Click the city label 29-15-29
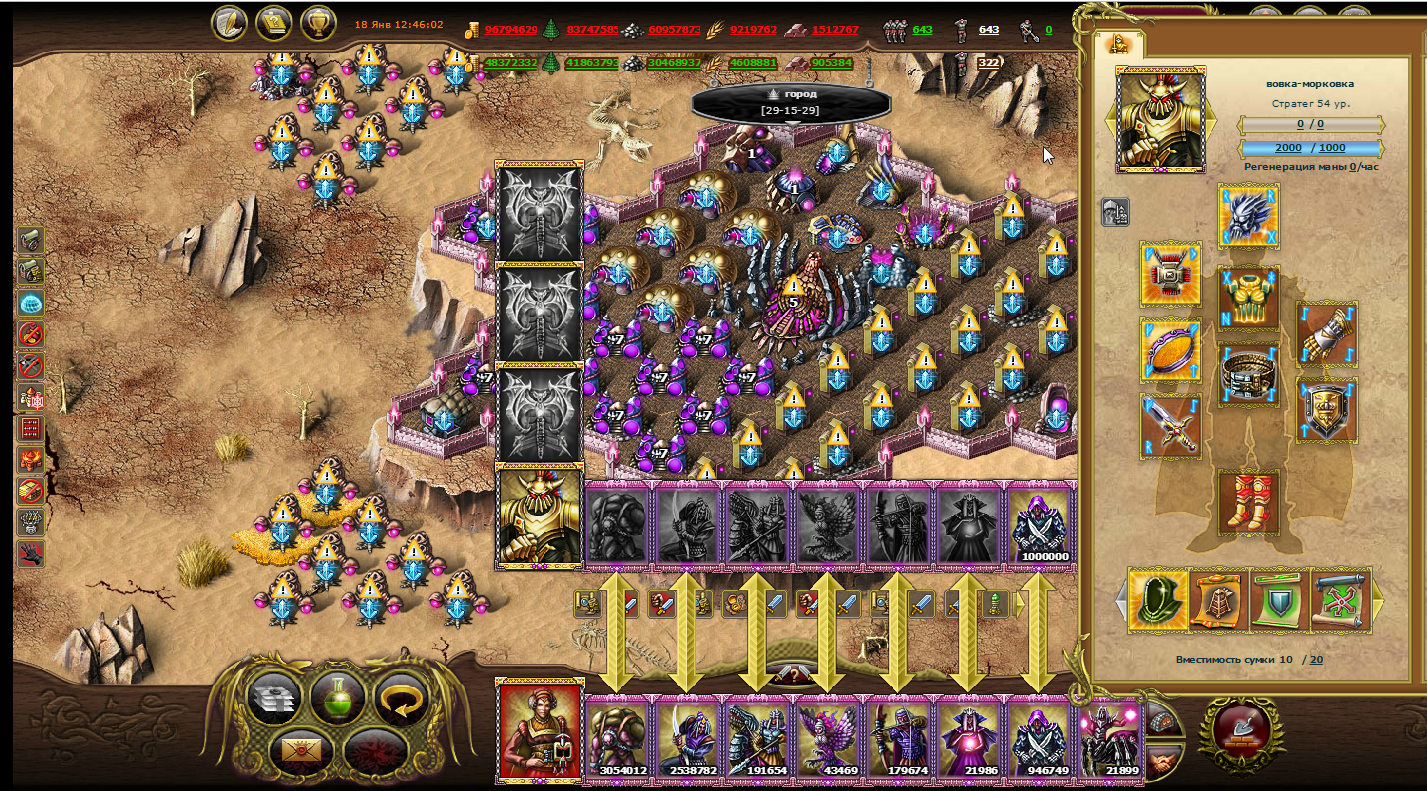1427x791 pixels. (x=790, y=102)
